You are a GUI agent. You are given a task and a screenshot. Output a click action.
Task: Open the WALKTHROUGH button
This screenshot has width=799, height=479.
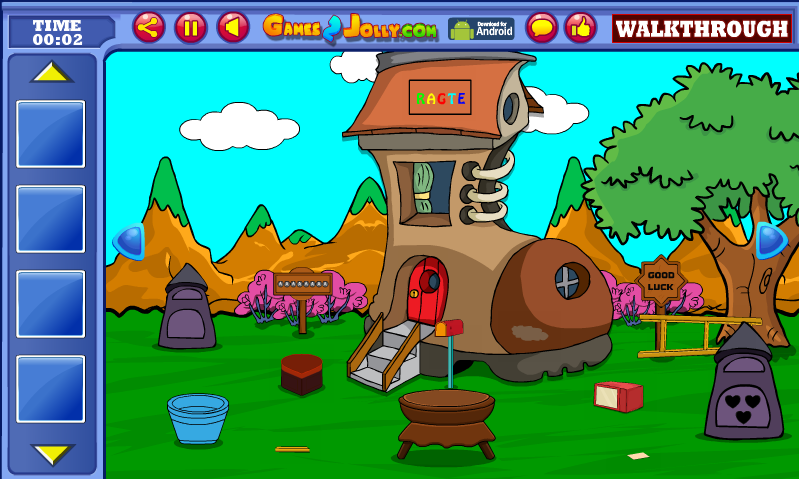tap(701, 29)
